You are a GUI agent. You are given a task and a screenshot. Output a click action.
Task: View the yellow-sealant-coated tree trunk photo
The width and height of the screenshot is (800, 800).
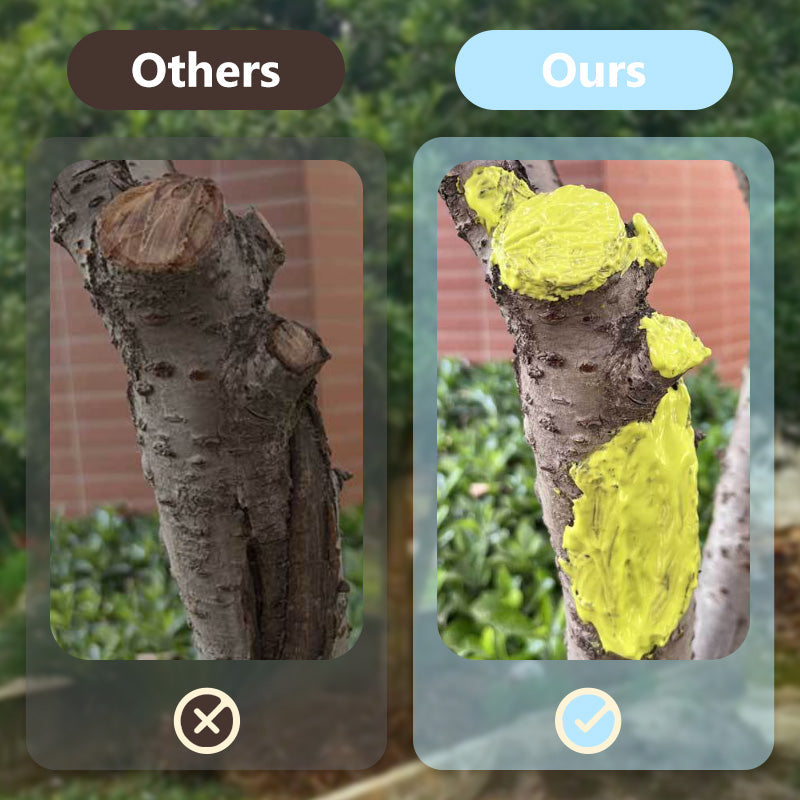coord(593,409)
